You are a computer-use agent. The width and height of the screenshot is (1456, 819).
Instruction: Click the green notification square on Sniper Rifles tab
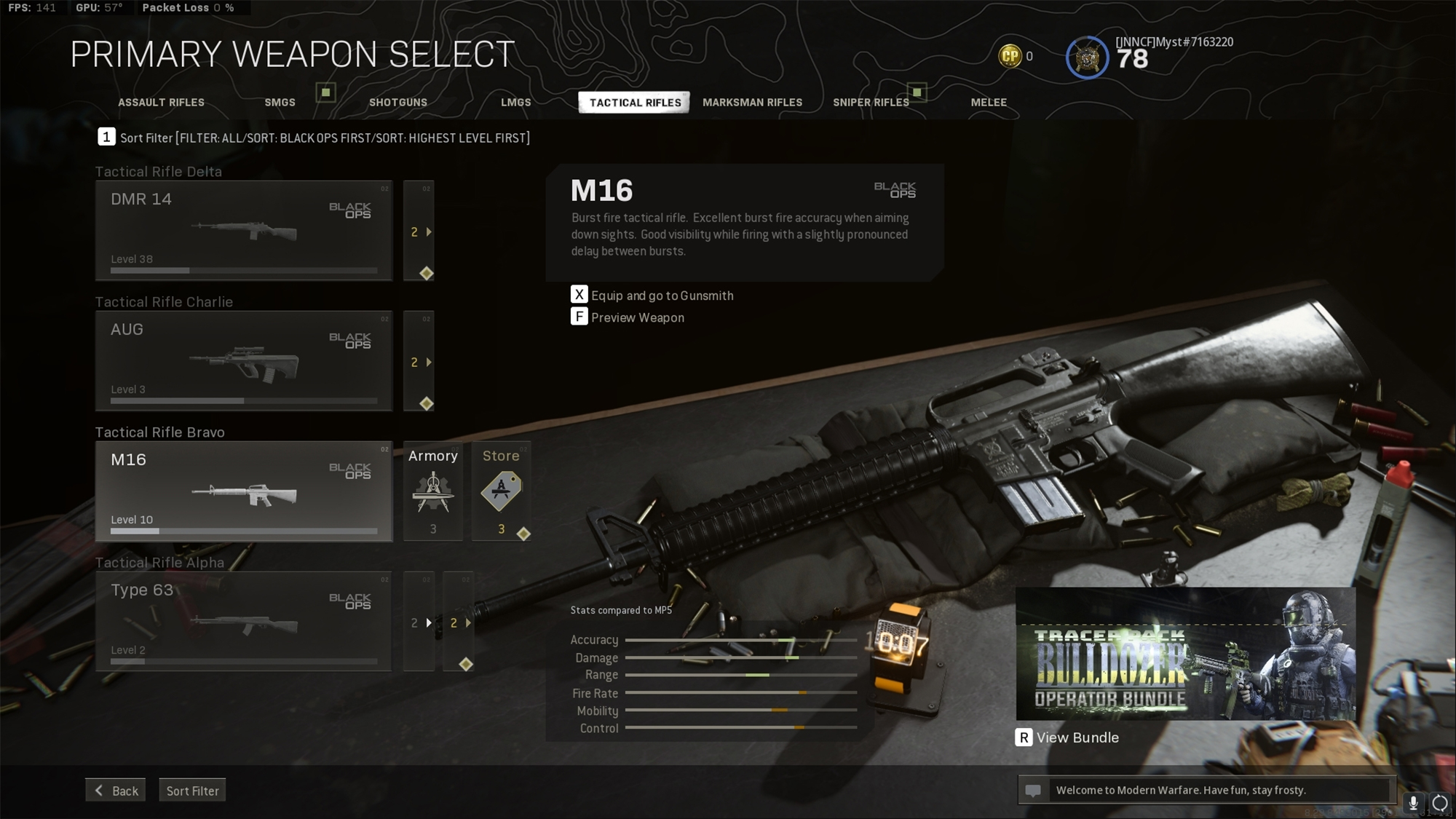pyautogui.click(x=918, y=93)
